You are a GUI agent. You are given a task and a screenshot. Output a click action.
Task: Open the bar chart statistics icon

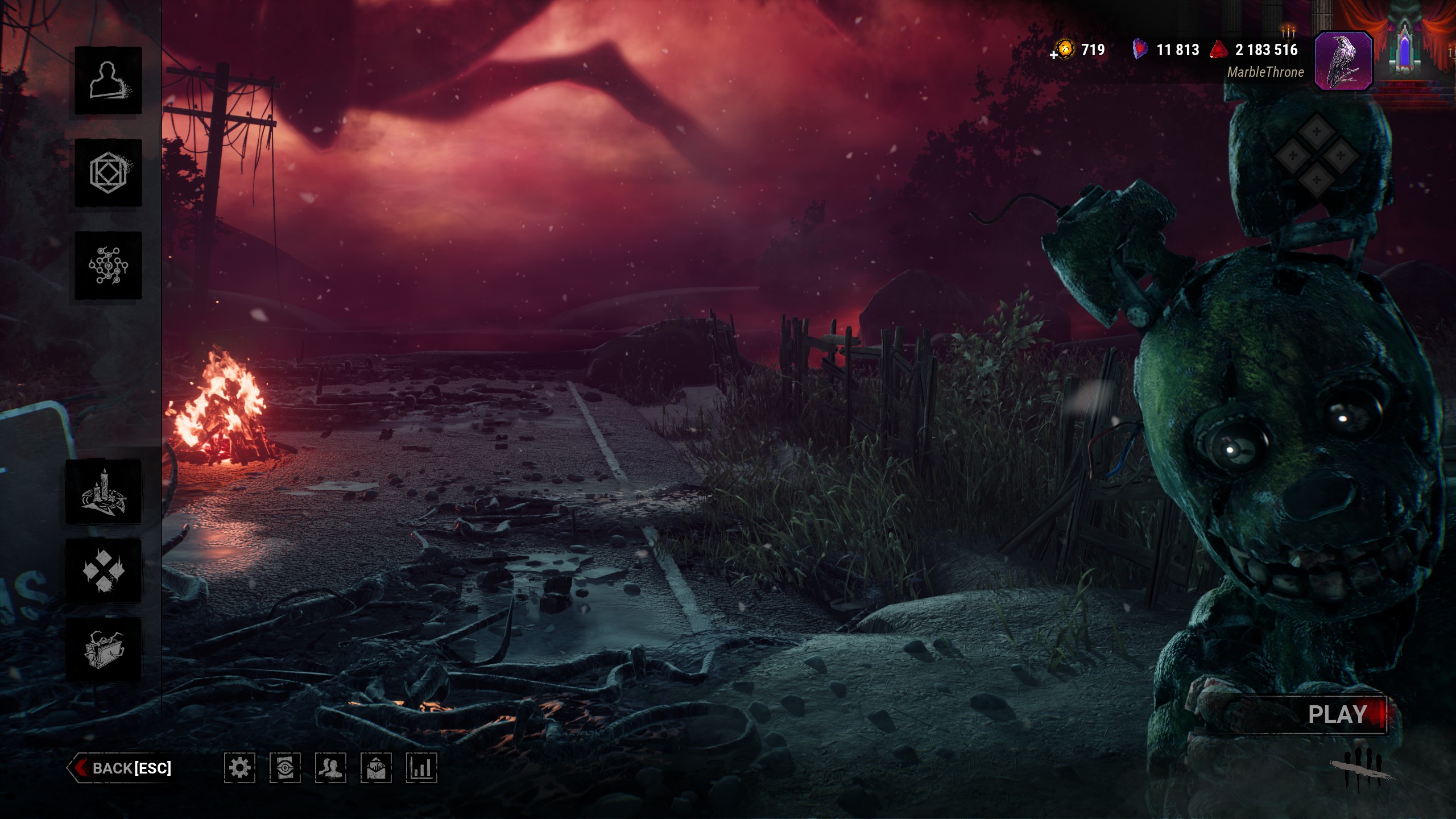click(x=421, y=768)
